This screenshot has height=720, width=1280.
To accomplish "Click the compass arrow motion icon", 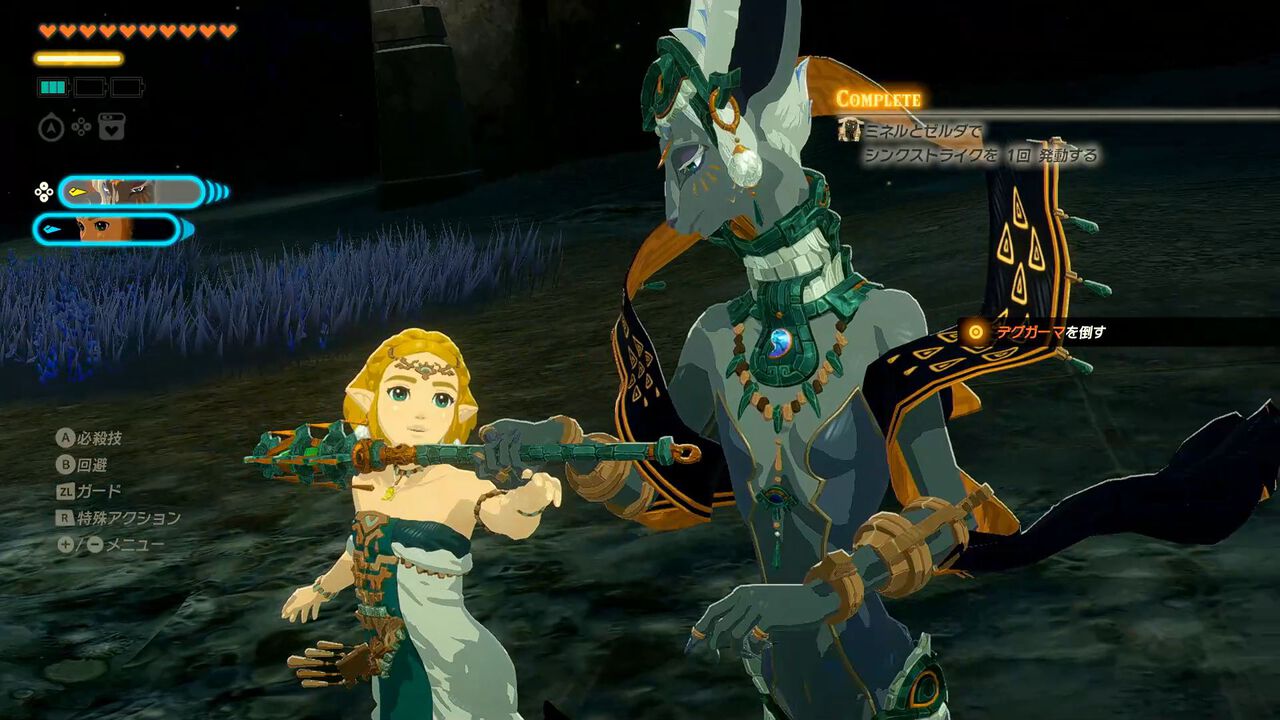I will click(51, 128).
